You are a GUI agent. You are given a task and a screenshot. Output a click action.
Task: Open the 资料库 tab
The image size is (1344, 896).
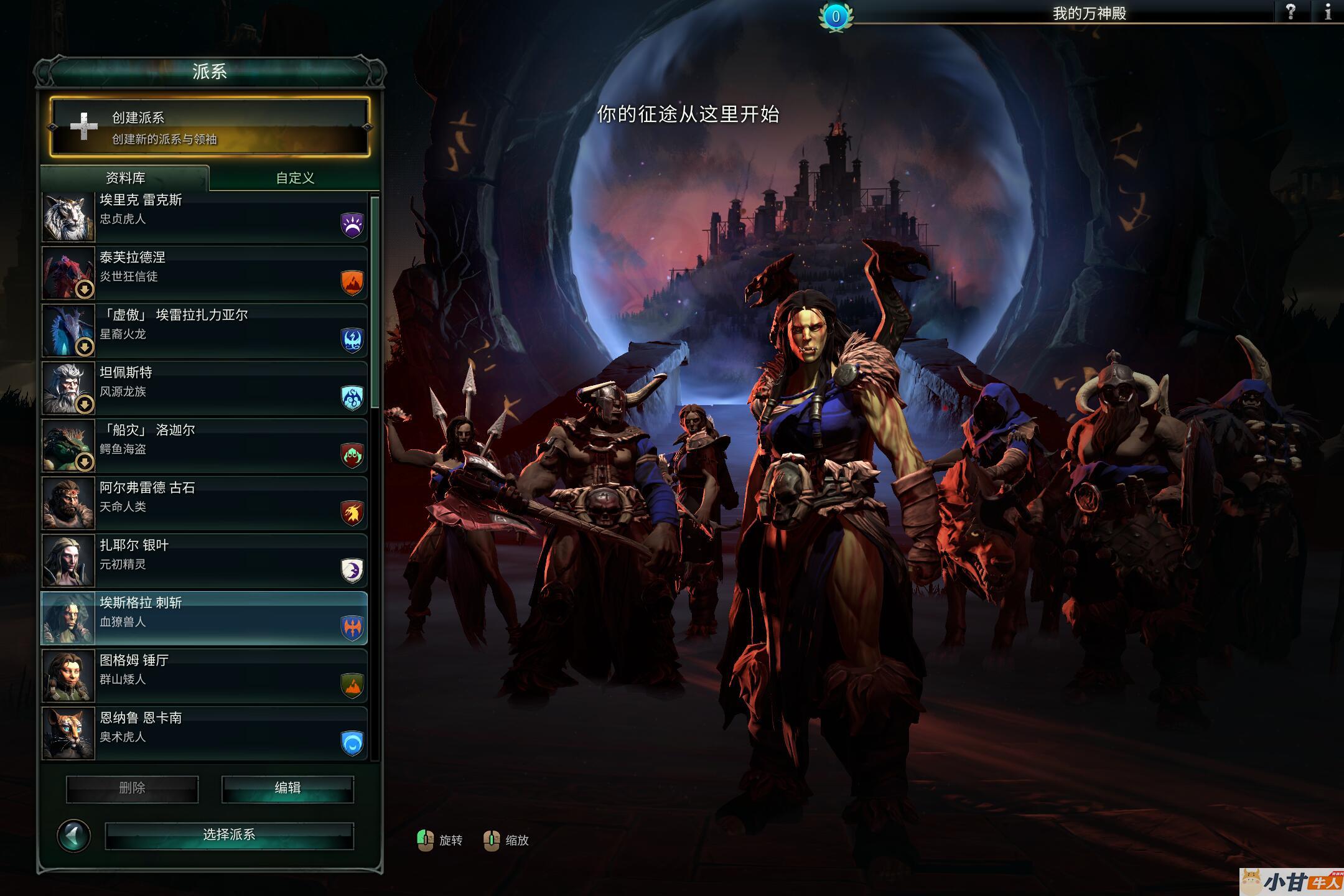(125, 178)
